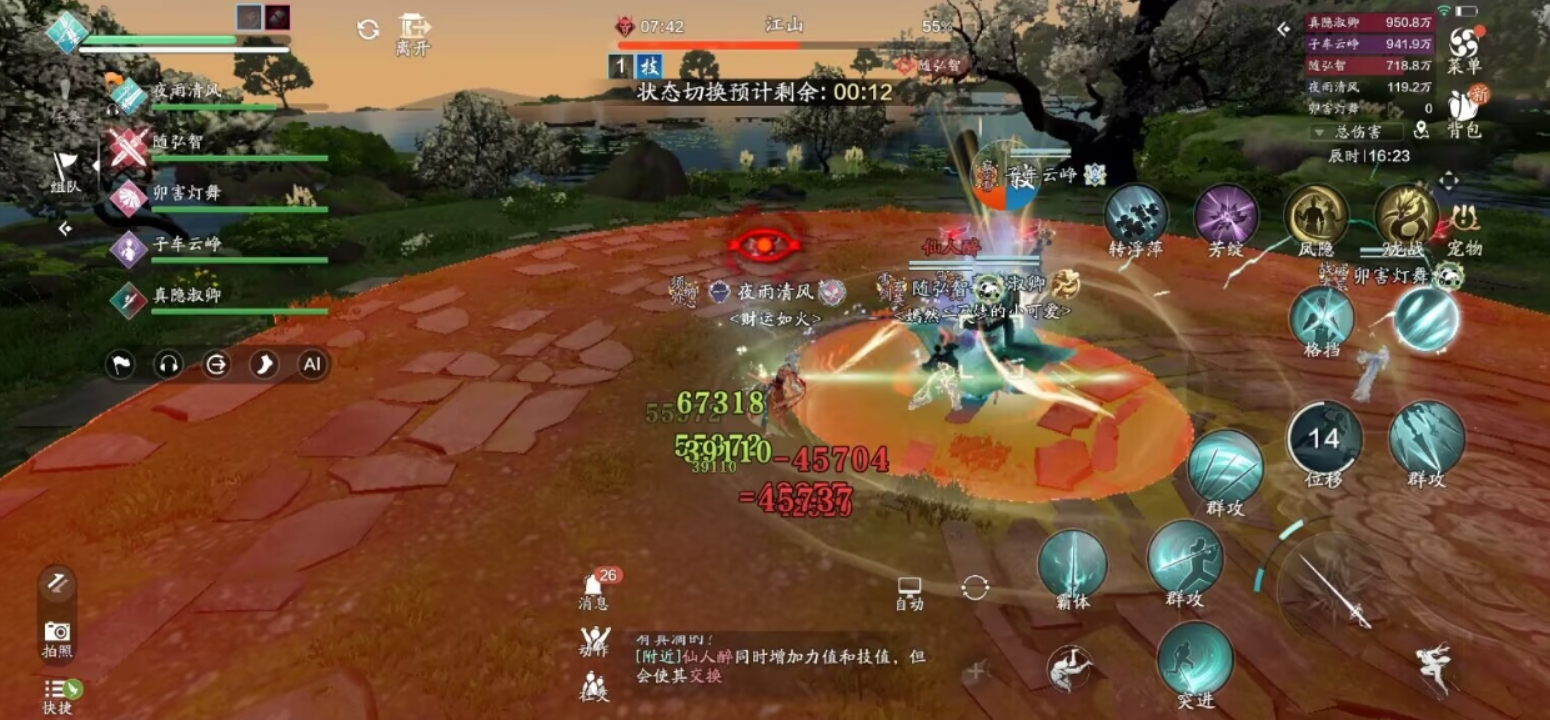This screenshot has width=1550, height=720.
Task: Toggle the headphone voice chat icon
Action: coord(167,366)
